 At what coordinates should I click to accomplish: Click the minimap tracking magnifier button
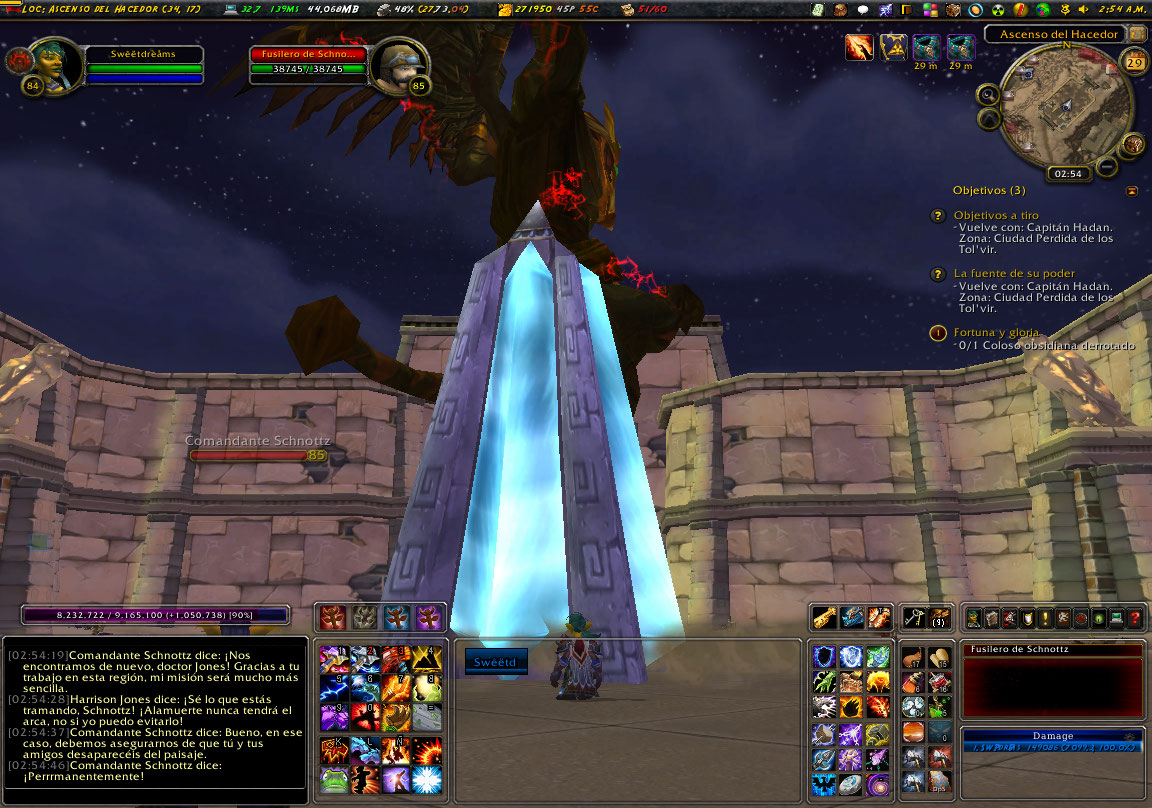pos(989,95)
